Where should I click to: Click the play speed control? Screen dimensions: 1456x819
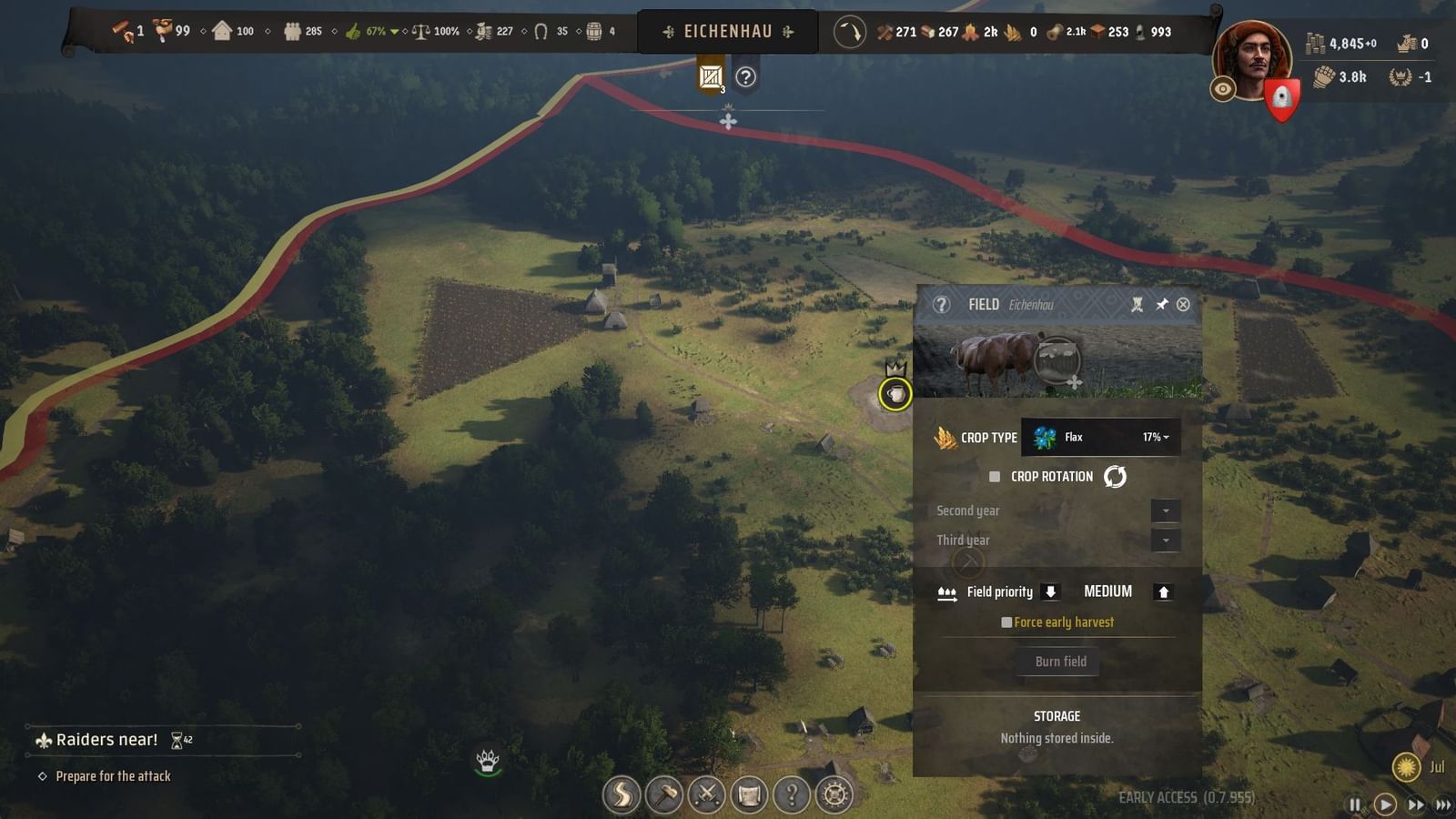coord(1385,804)
